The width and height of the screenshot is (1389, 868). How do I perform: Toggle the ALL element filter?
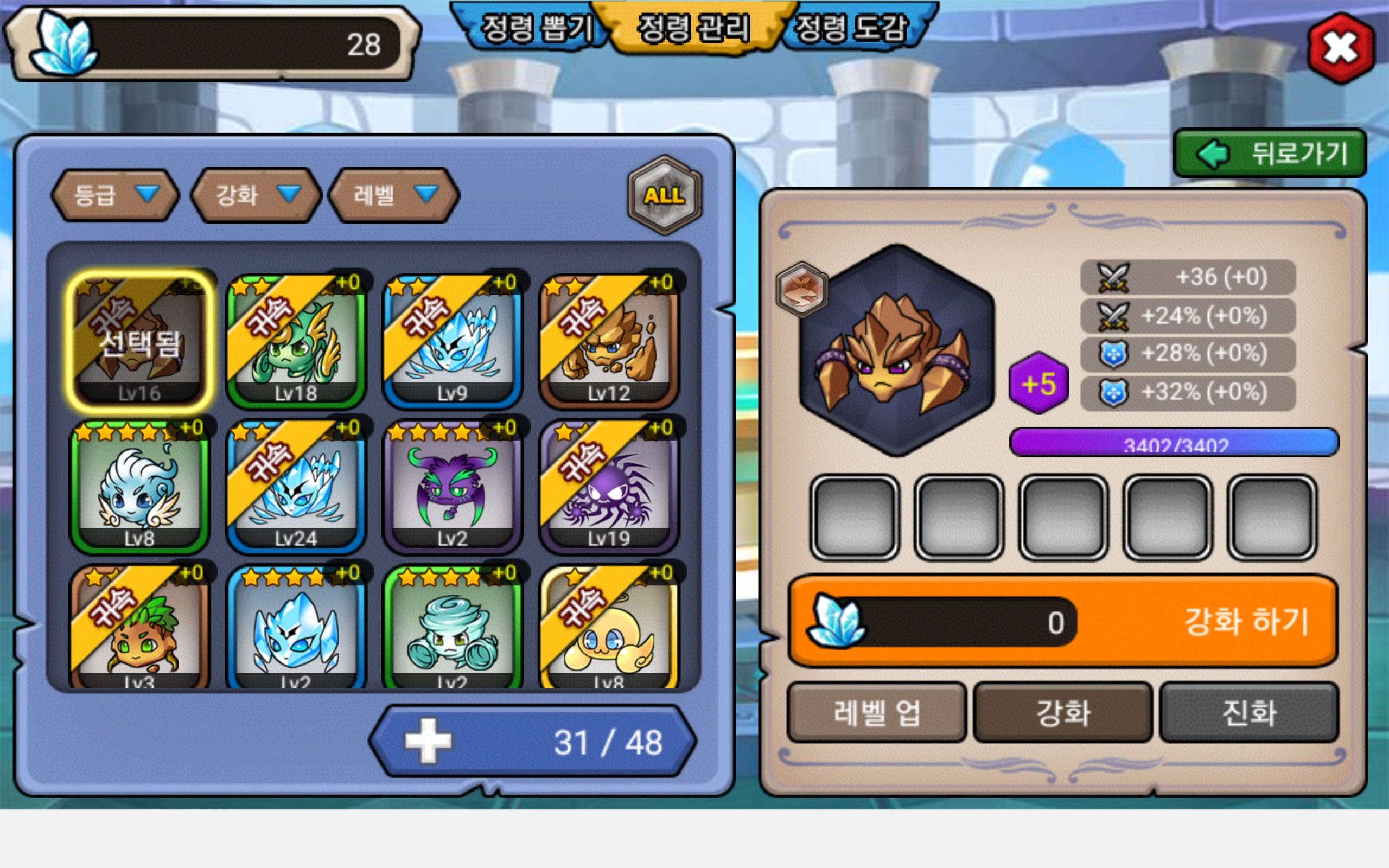[664, 195]
